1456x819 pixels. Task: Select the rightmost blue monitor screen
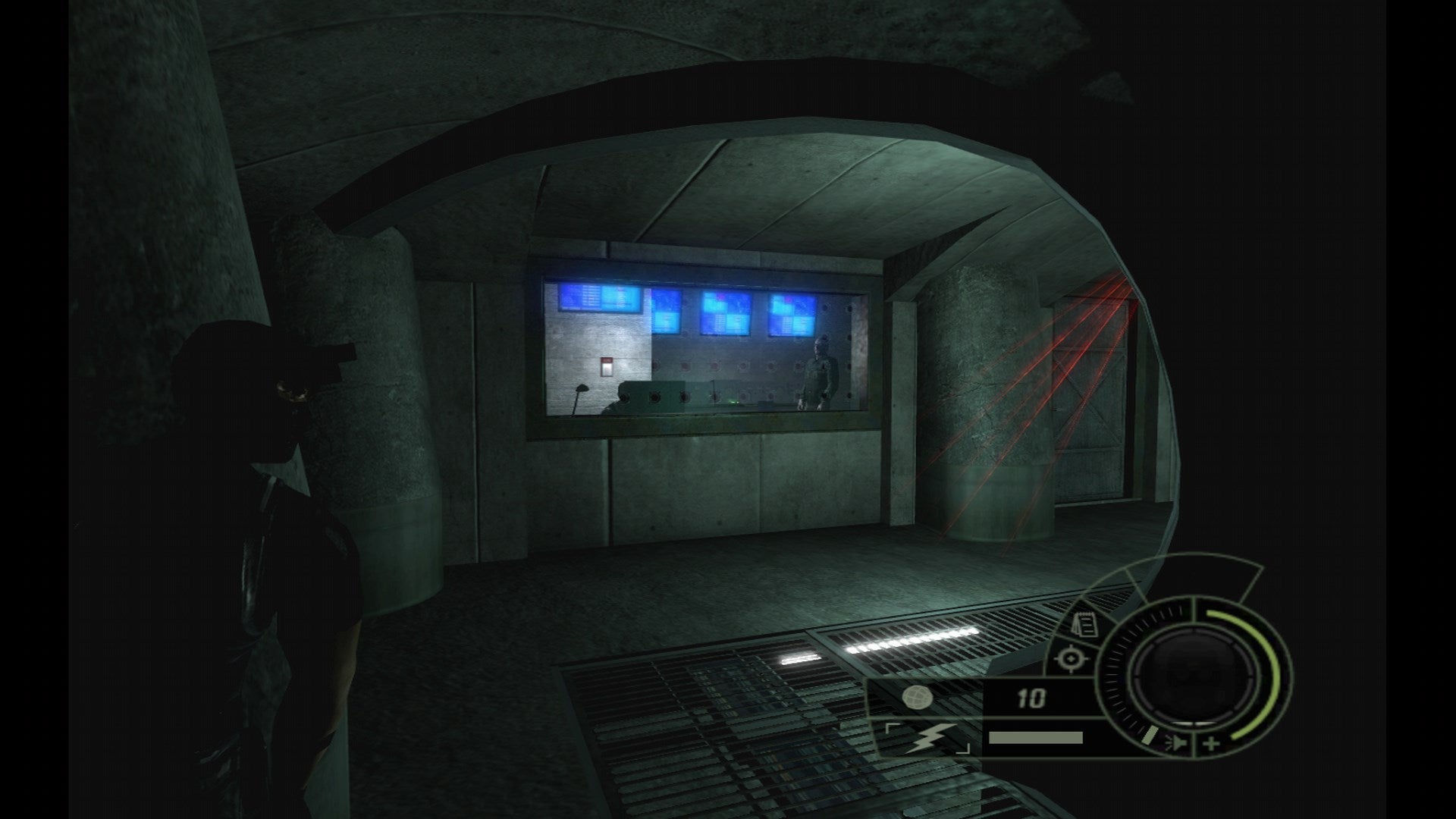pos(792,315)
